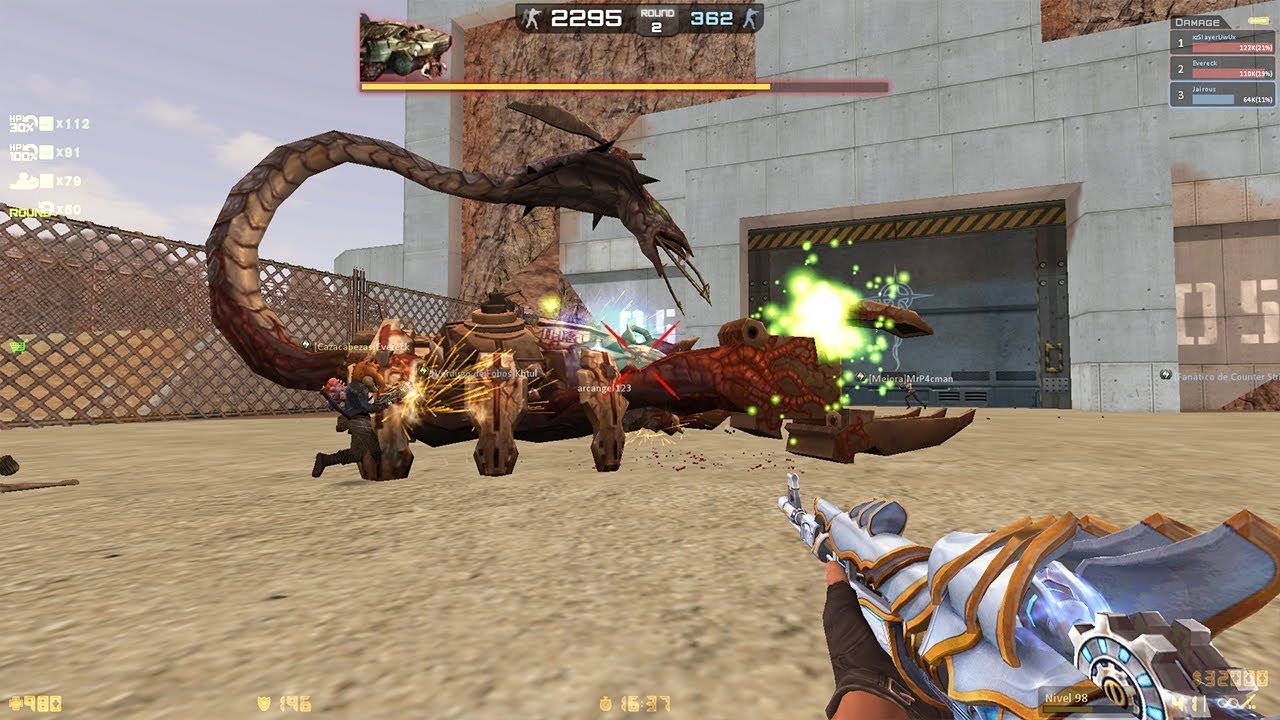The height and width of the screenshot is (720, 1280).
Task: Choose Evereck's row in the damage list
Action: click(x=1224, y=69)
